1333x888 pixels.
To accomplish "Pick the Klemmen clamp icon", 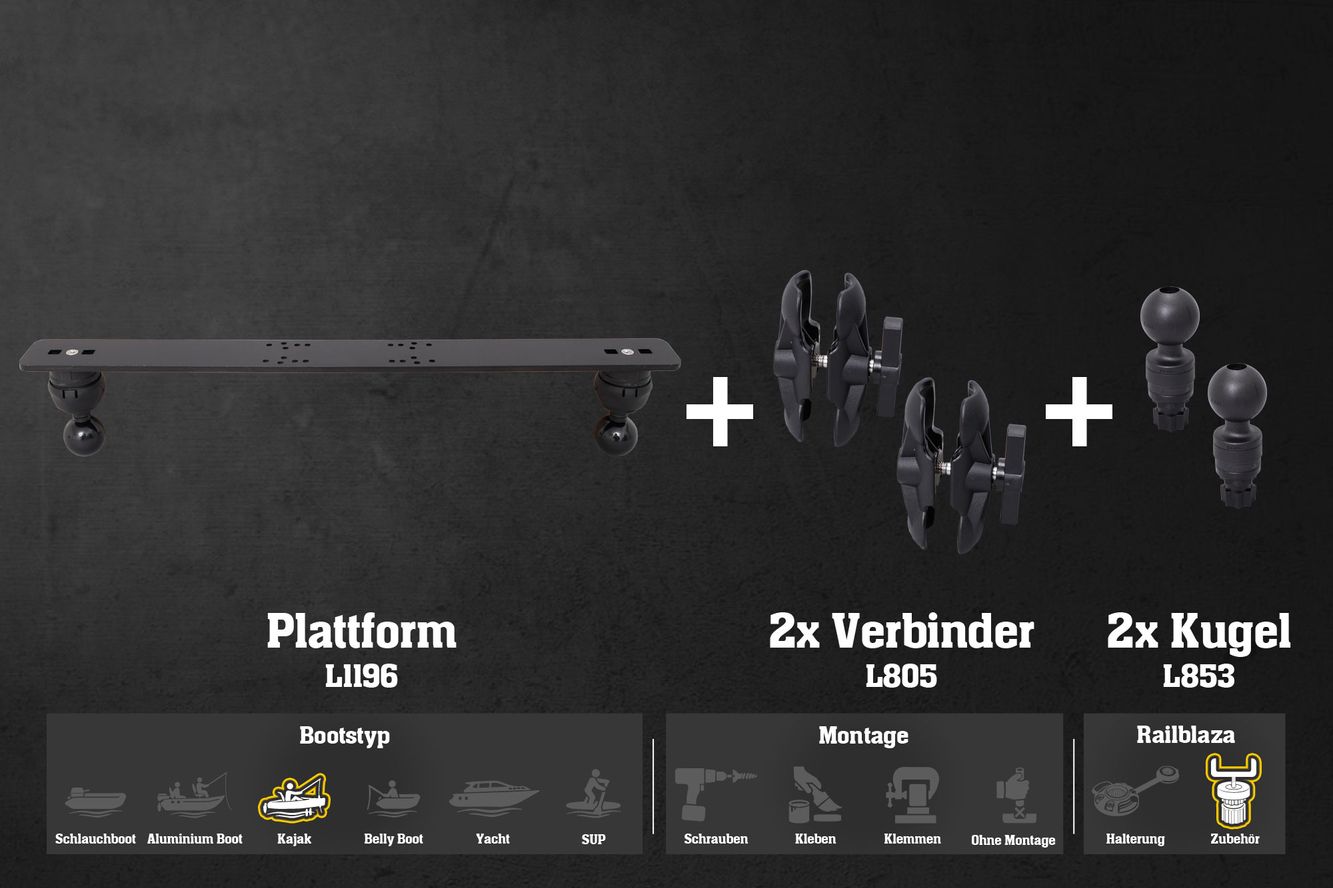I will tap(912, 795).
